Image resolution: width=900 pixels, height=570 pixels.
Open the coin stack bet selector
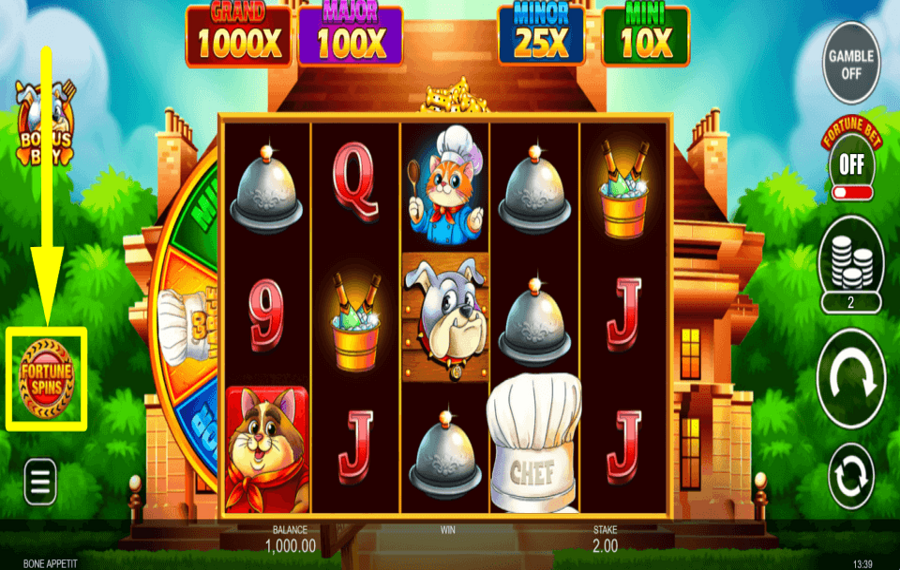851,259
